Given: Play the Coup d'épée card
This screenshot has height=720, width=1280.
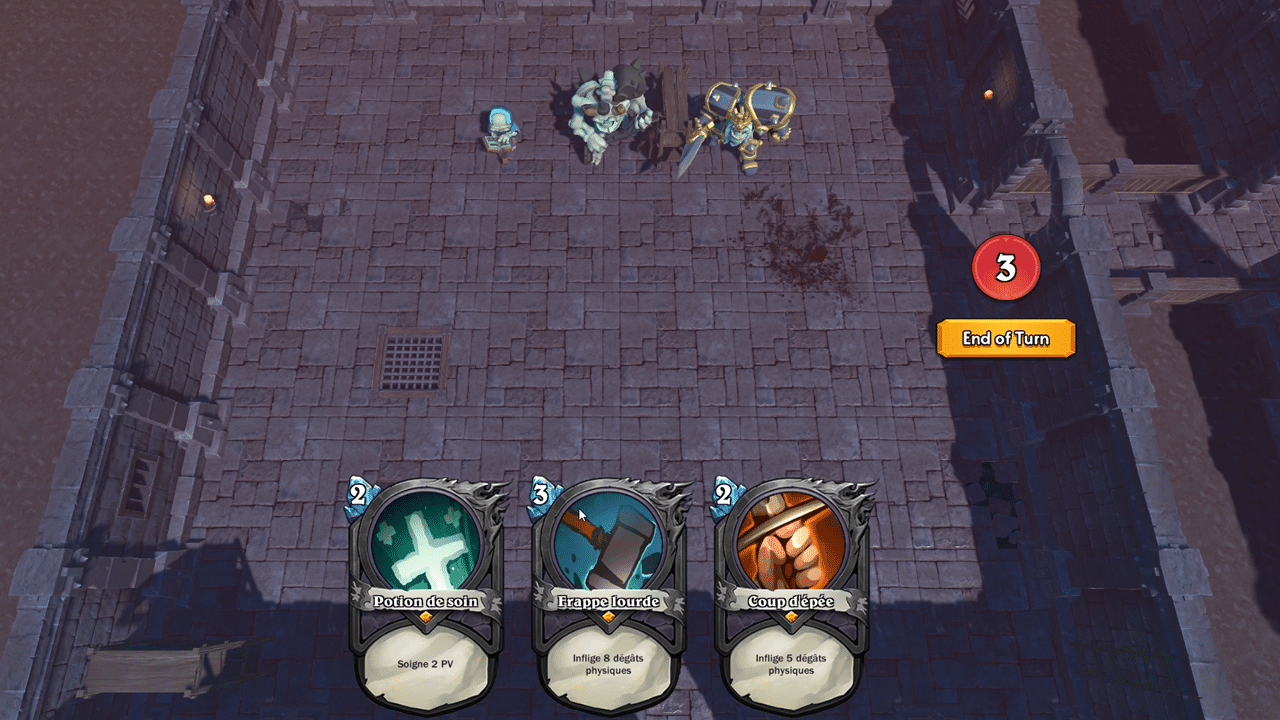Looking at the screenshot, I should click(x=791, y=595).
